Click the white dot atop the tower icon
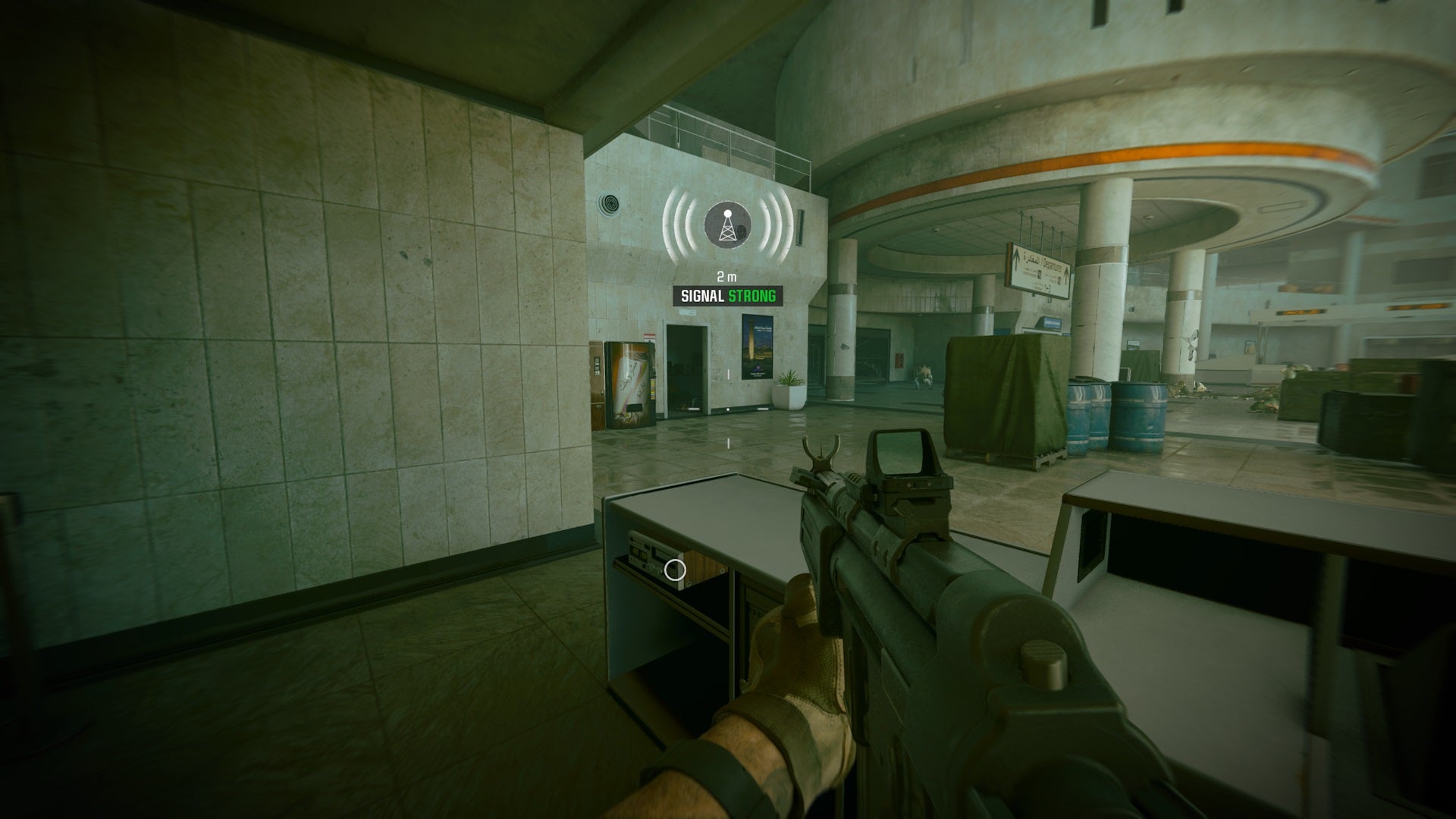 728,213
